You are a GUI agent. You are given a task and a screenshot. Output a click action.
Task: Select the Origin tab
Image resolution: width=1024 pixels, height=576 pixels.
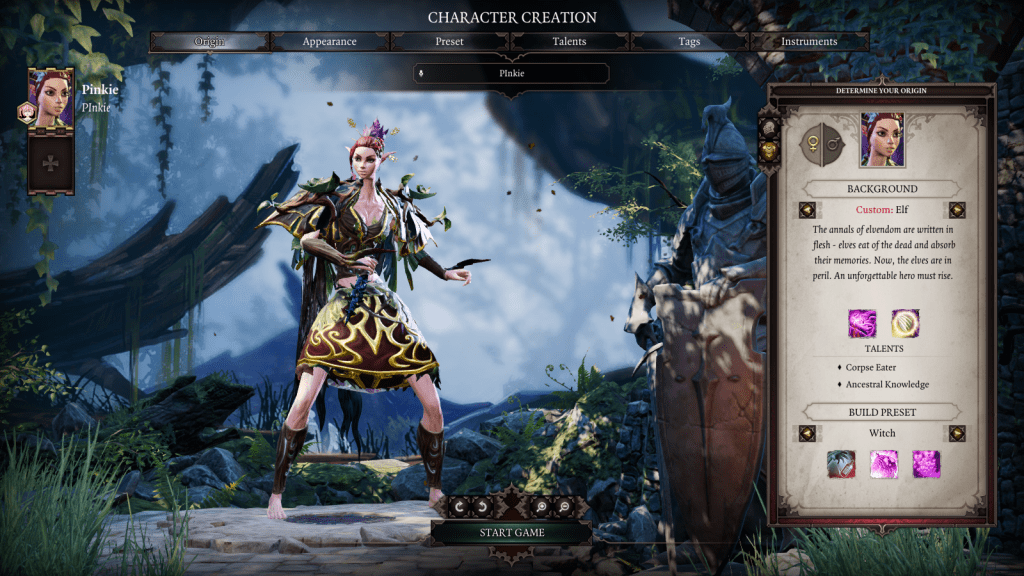click(x=210, y=42)
